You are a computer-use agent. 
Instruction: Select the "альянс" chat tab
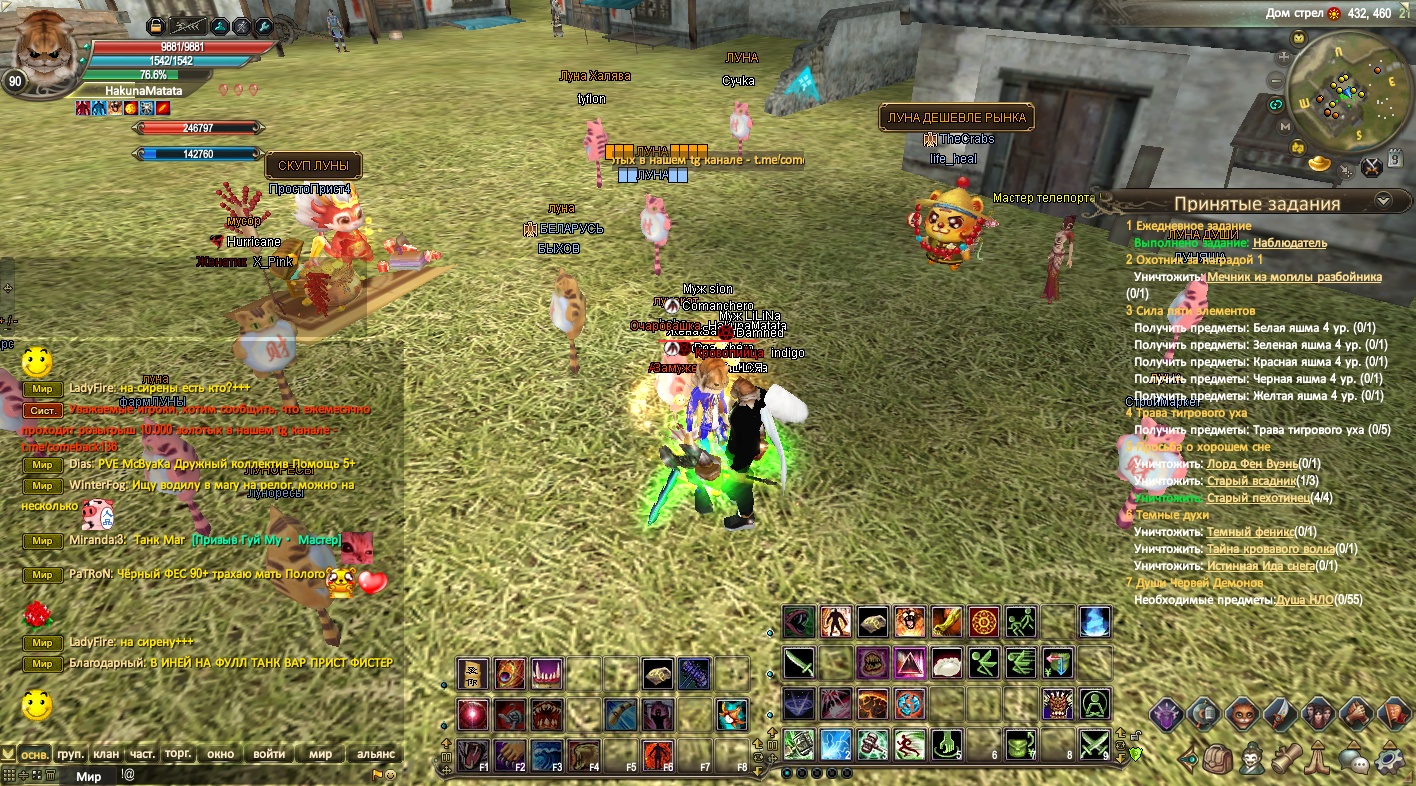click(376, 754)
